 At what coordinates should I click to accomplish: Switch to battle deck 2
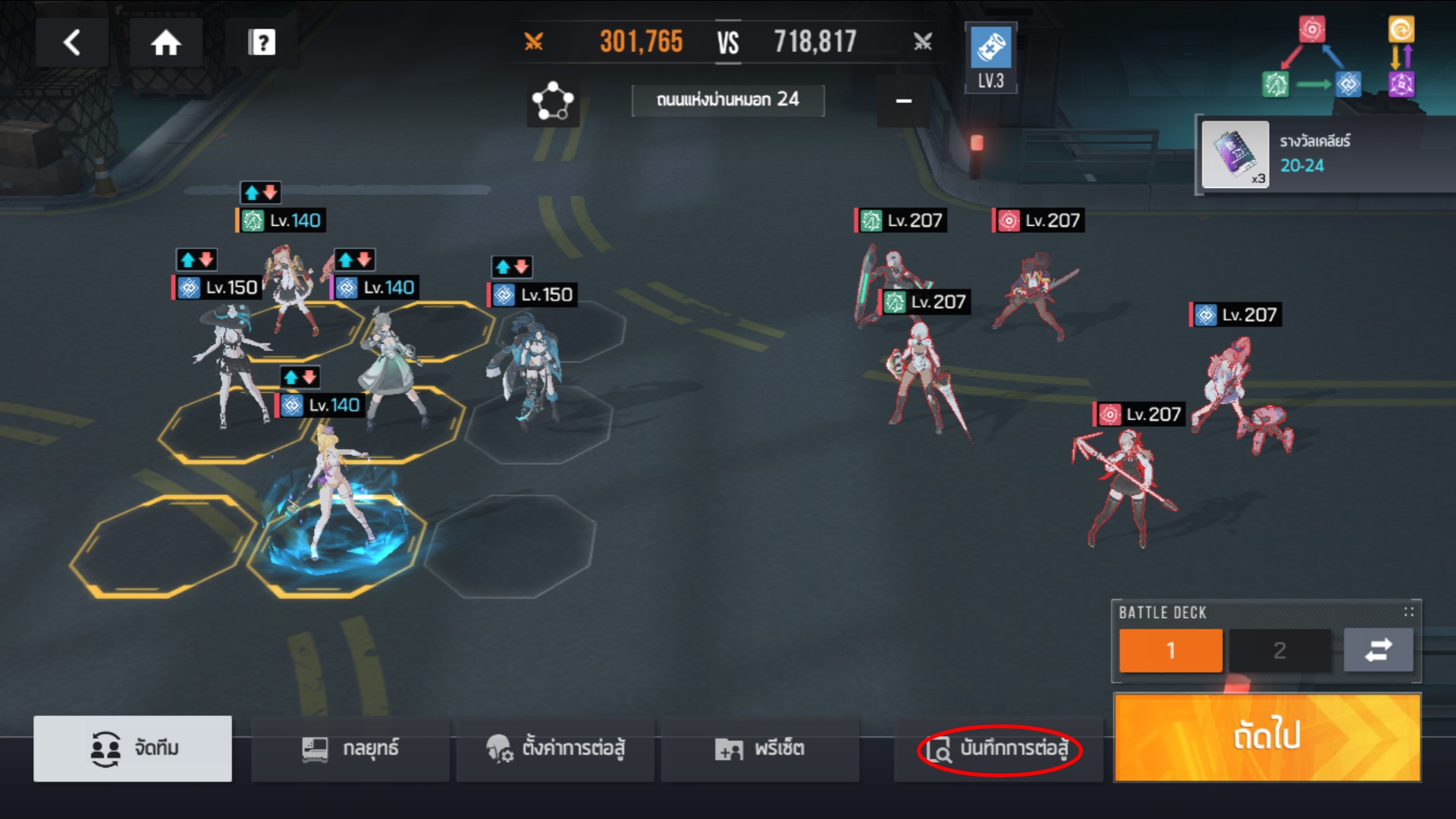click(1279, 650)
